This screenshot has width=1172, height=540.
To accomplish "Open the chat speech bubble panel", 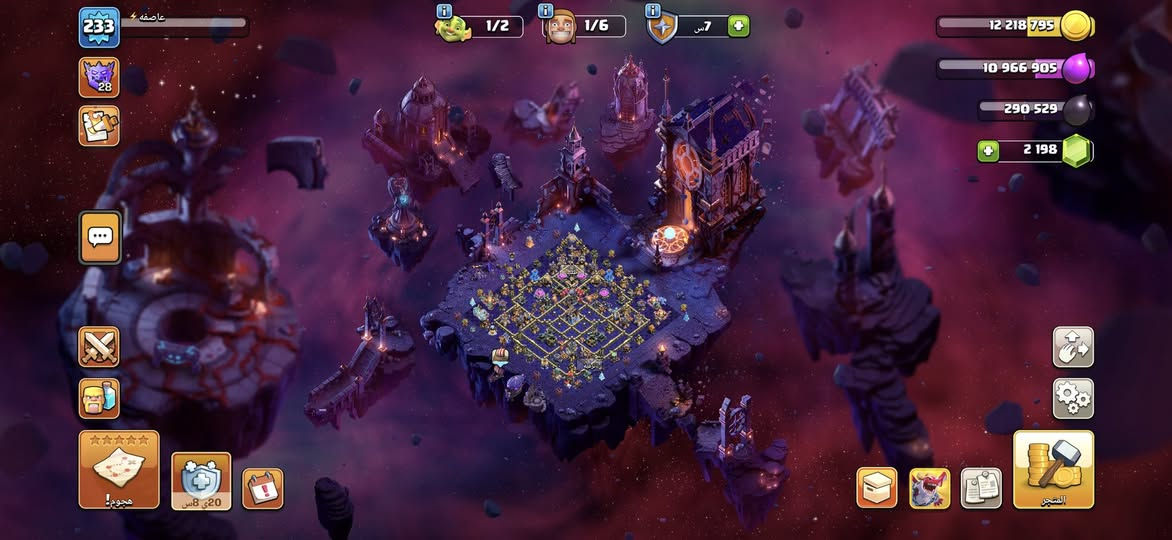I will point(100,237).
